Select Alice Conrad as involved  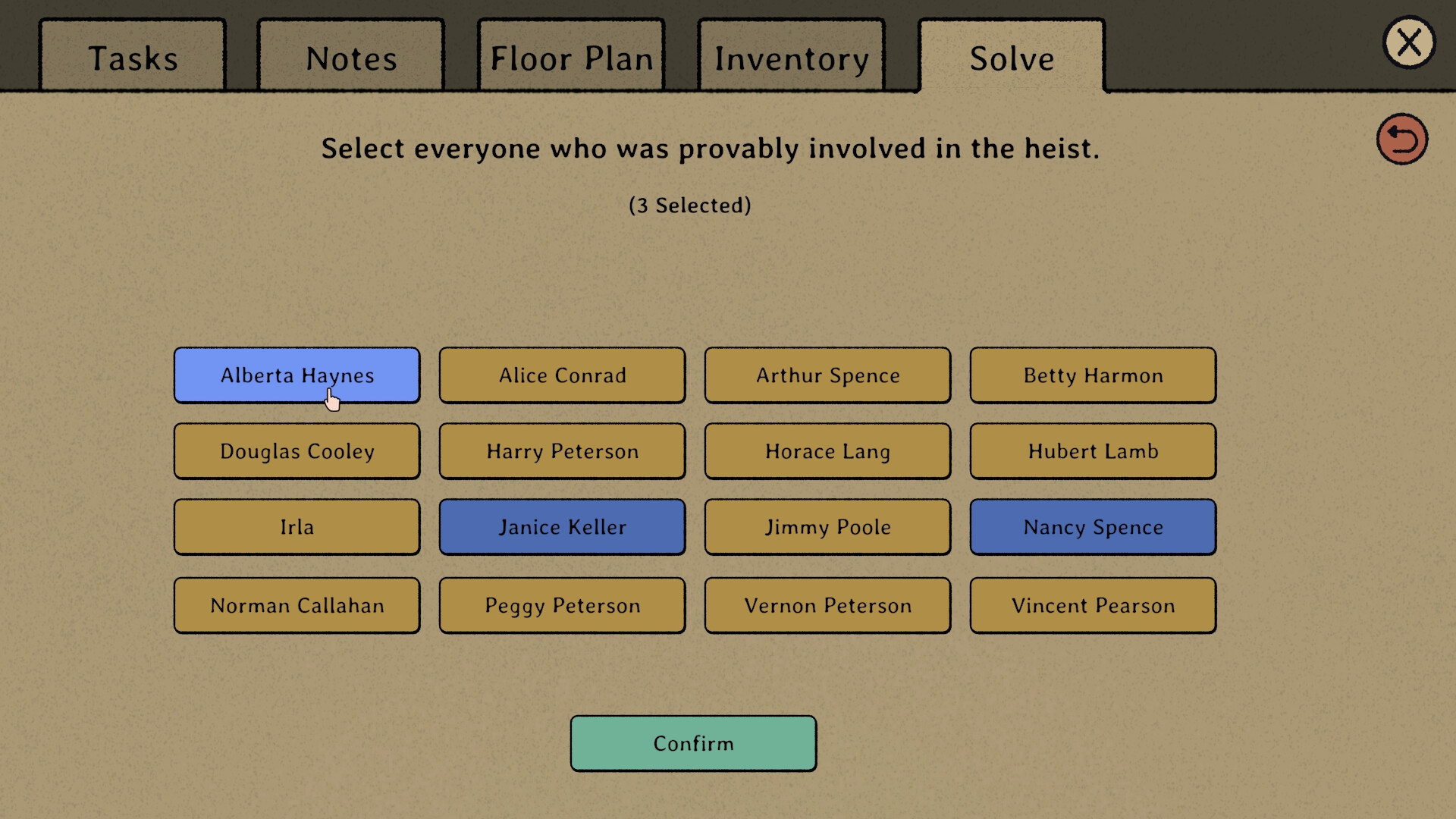[x=562, y=375]
